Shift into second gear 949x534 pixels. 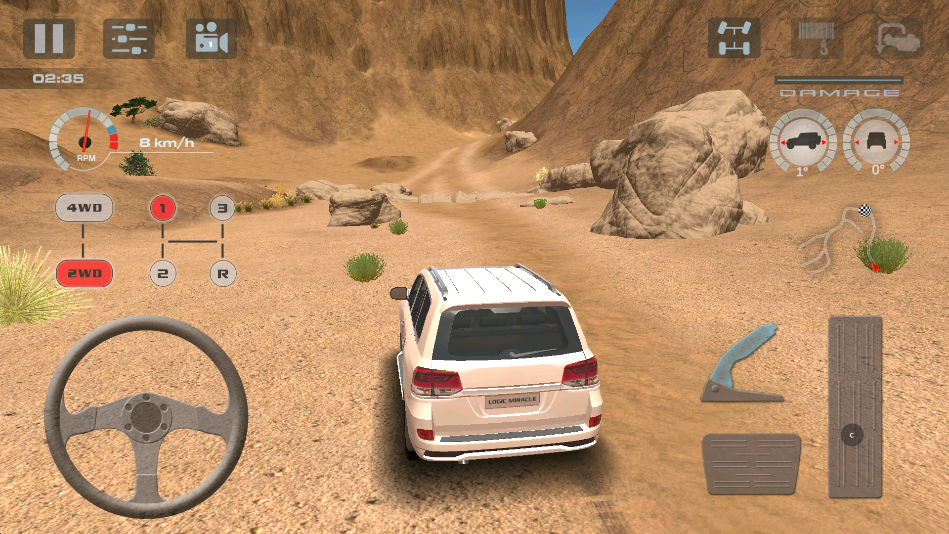(162, 272)
